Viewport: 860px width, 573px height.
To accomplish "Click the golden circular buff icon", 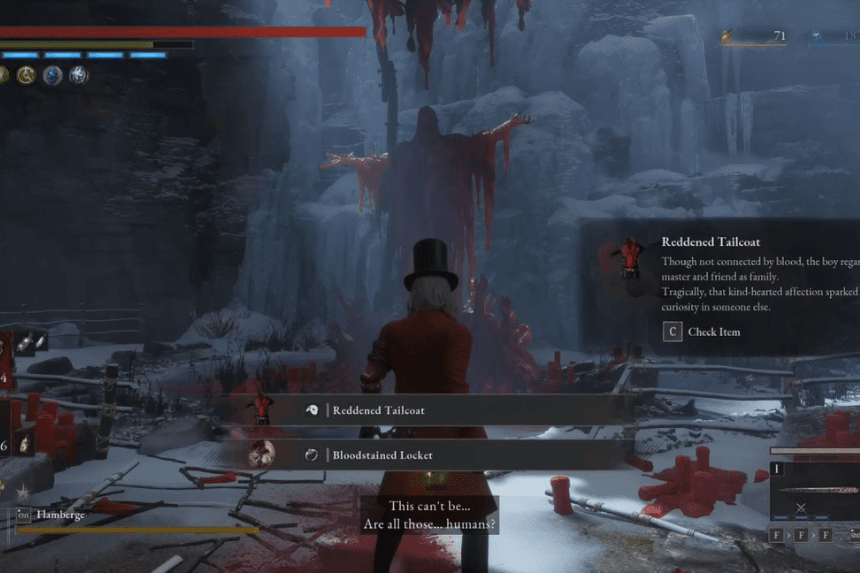I will (x=26, y=75).
